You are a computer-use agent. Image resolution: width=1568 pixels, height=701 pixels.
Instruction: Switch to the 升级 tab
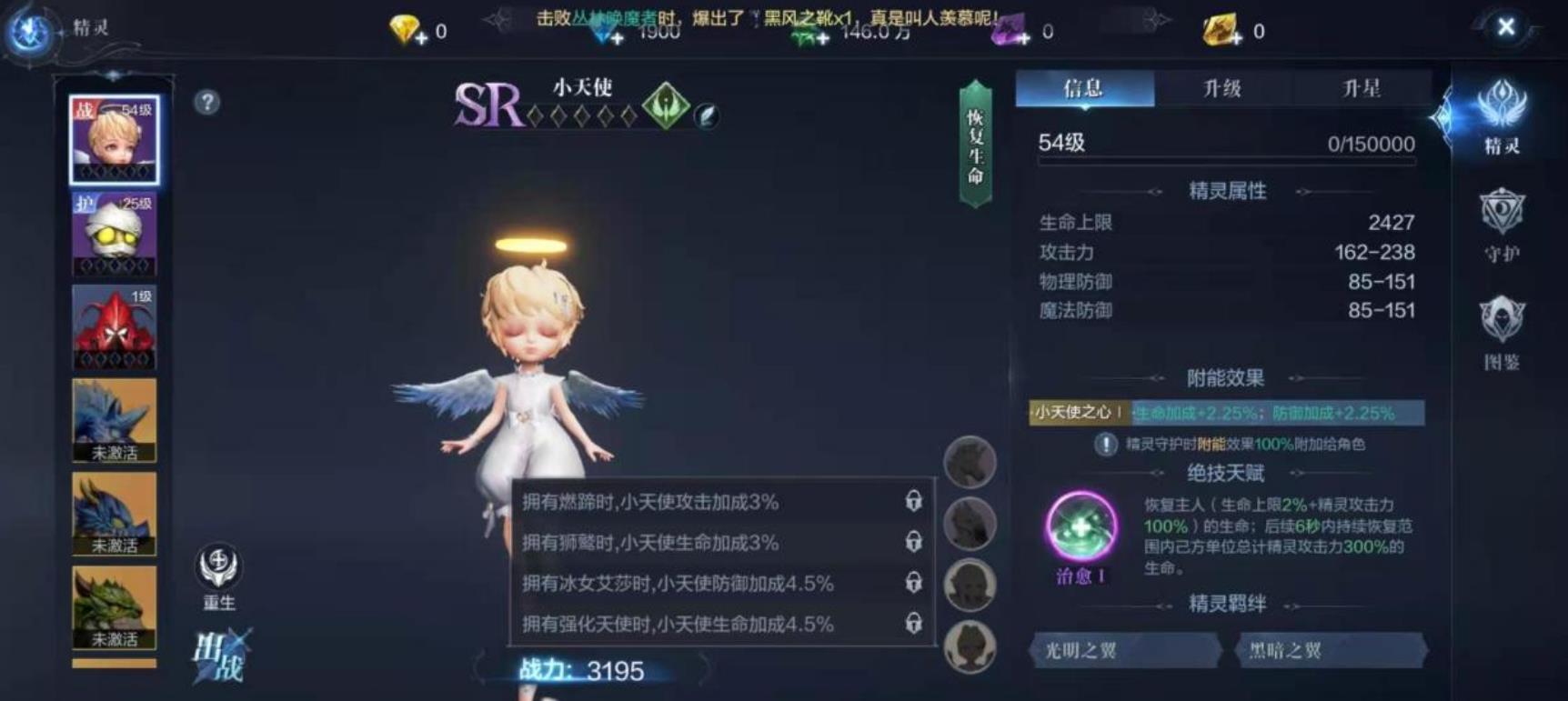(1222, 88)
